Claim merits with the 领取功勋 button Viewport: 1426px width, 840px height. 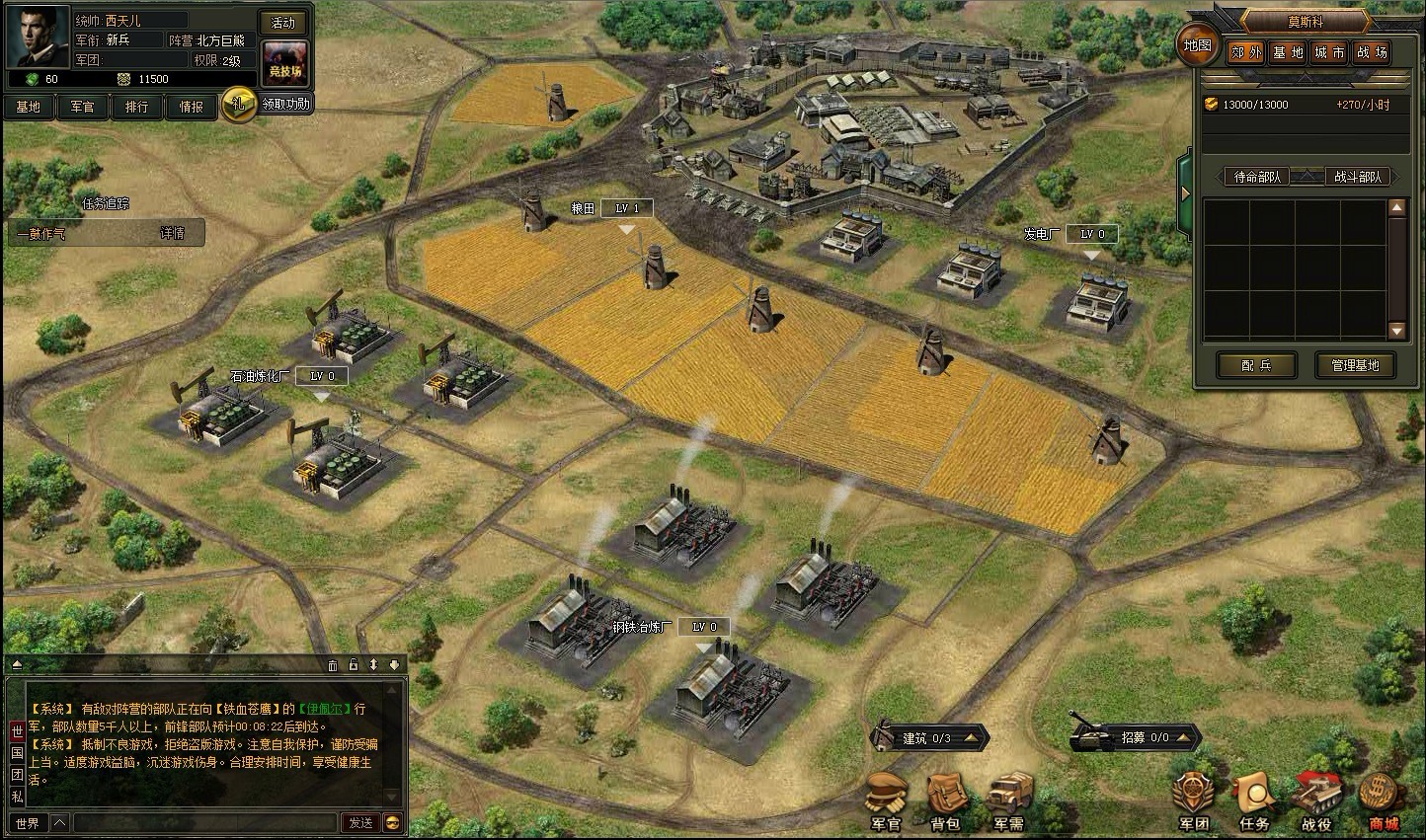[x=285, y=104]
